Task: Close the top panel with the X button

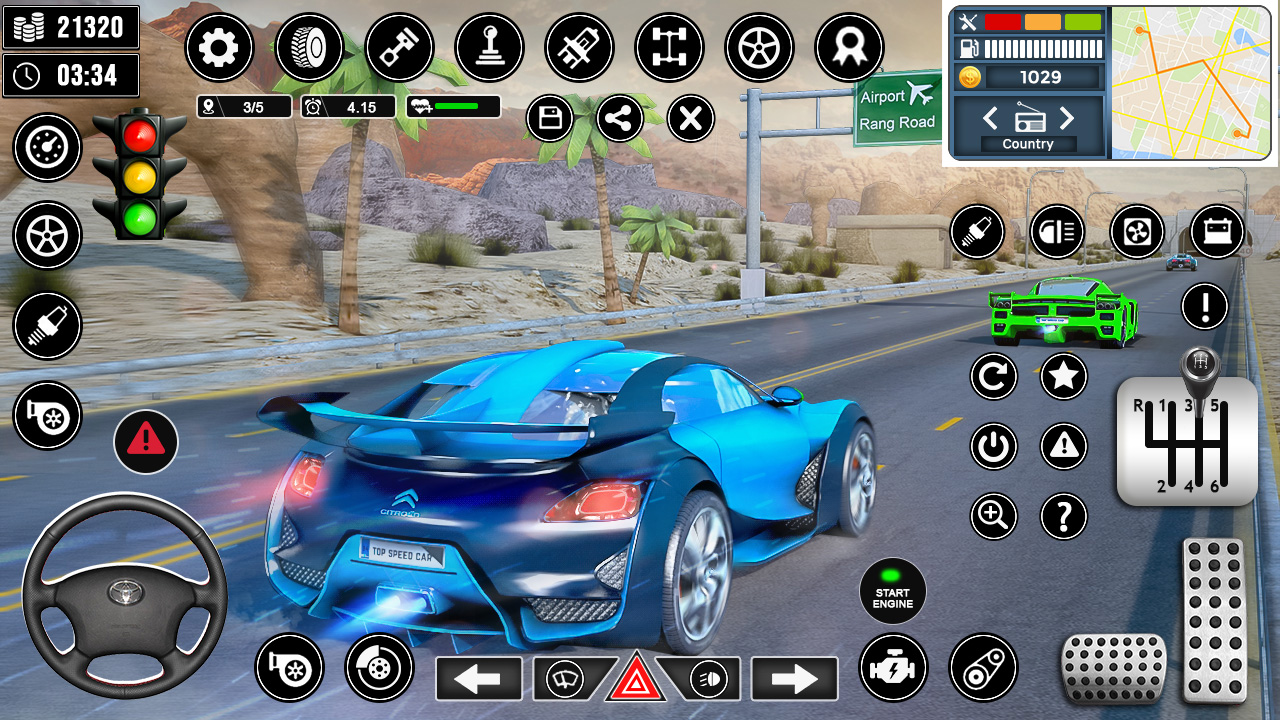Action: tap(690, 119)
